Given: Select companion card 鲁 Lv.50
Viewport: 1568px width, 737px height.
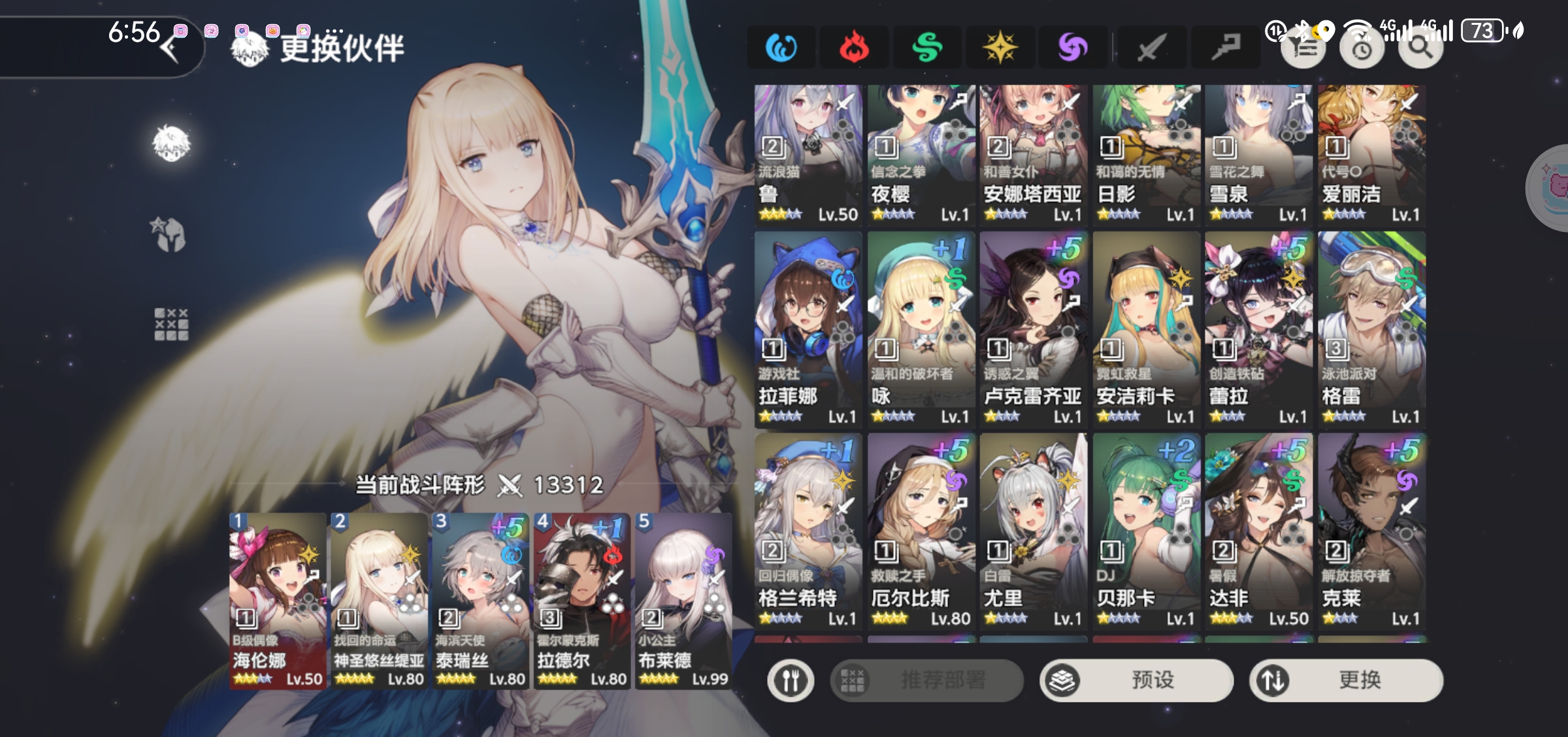Looking at the screenshot, I should [x=808, y=155].
